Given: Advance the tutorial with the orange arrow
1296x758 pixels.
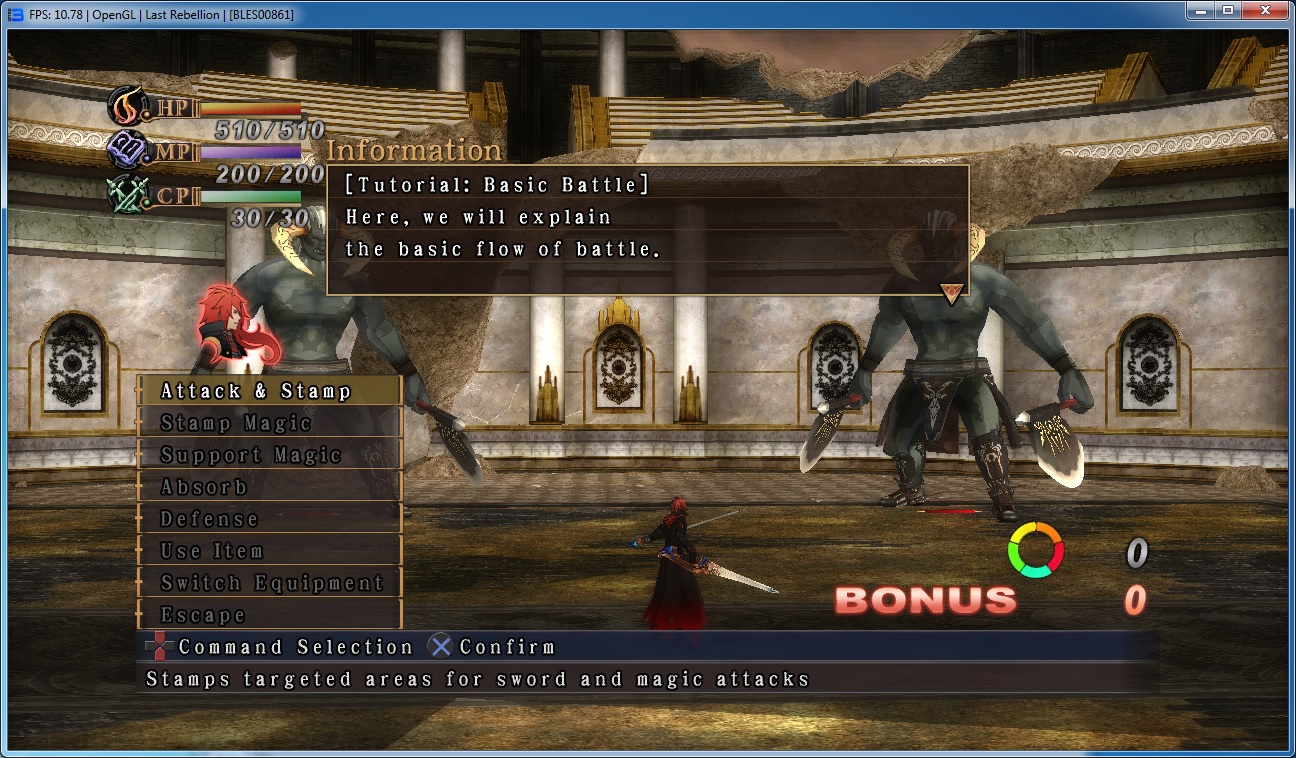Looking at the screenshot, I should point(952,292).
